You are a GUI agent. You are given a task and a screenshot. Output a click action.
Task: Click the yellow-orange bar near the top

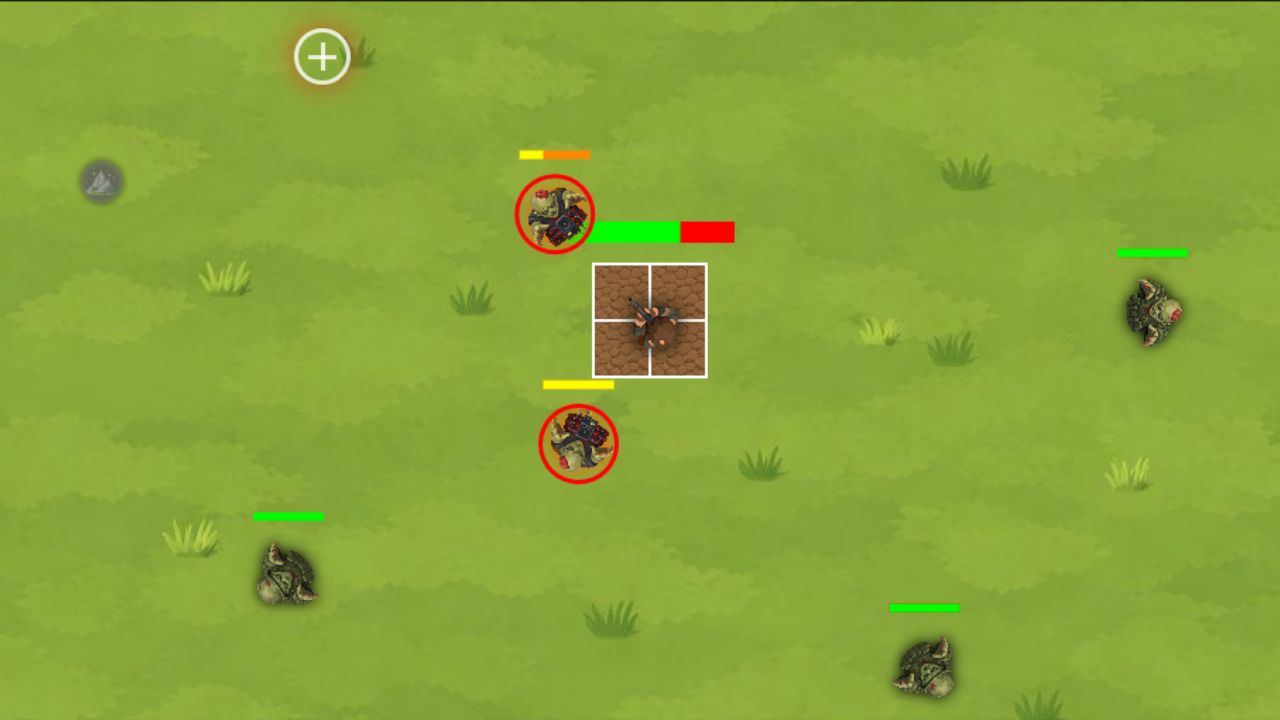click(x=553, y=155)
